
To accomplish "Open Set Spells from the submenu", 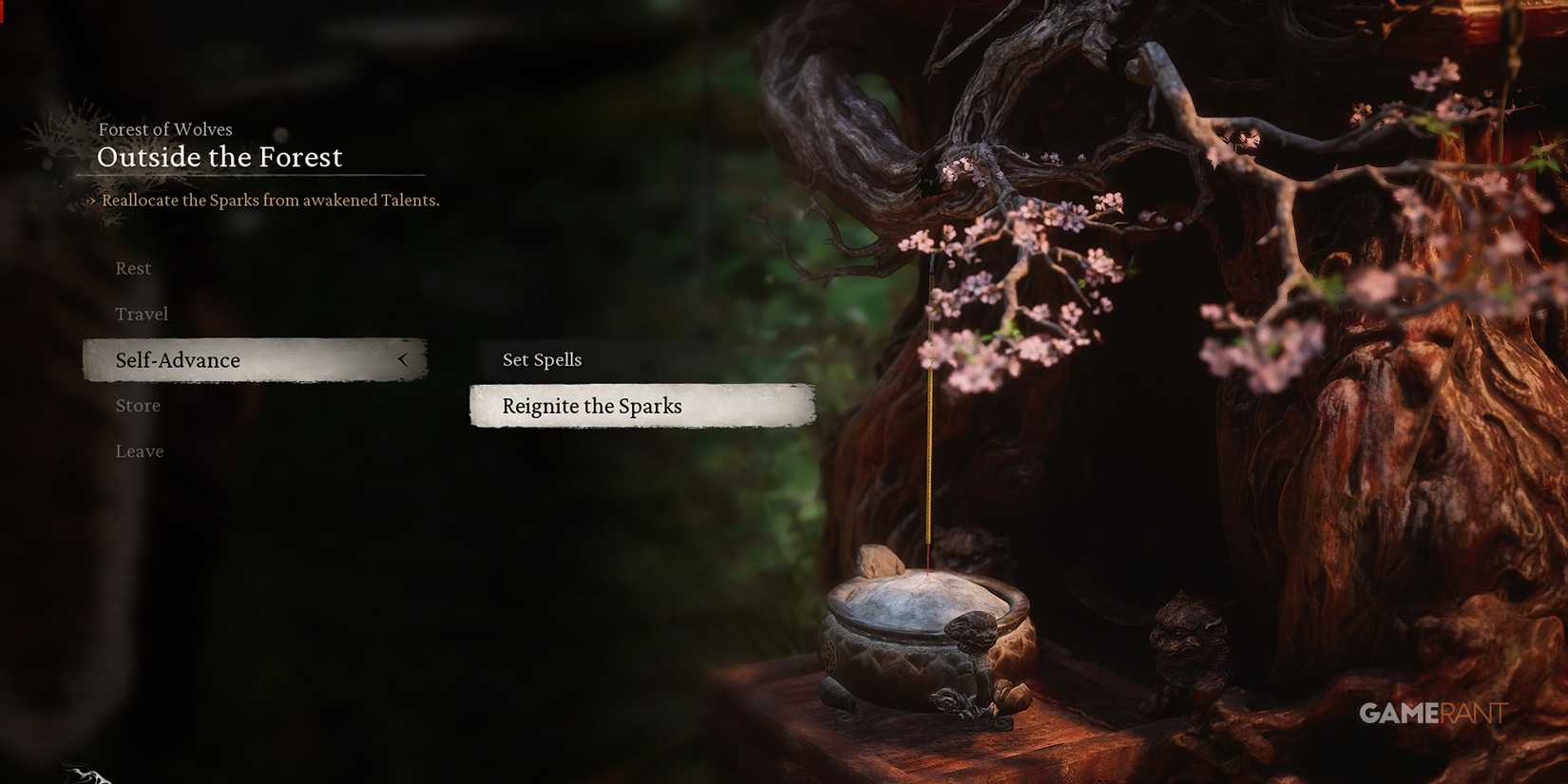I will [x=542, y=359].
